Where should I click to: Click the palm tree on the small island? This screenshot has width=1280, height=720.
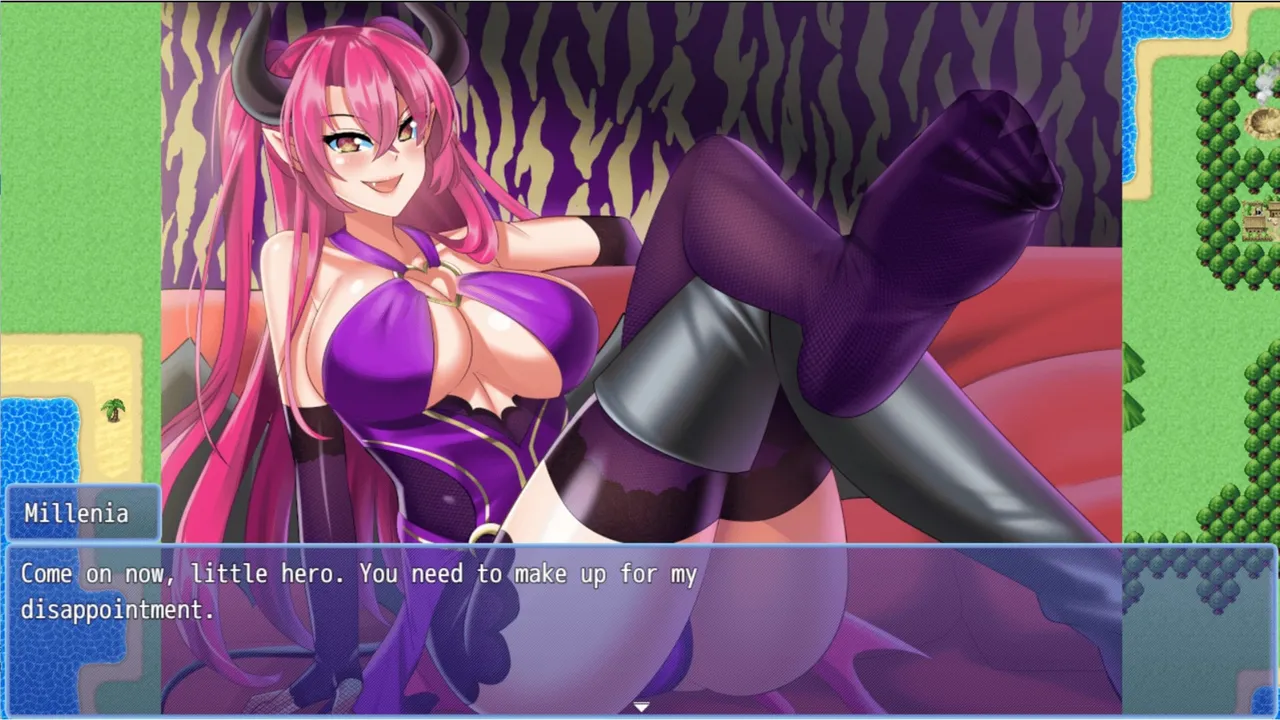(x=115, y=412)
